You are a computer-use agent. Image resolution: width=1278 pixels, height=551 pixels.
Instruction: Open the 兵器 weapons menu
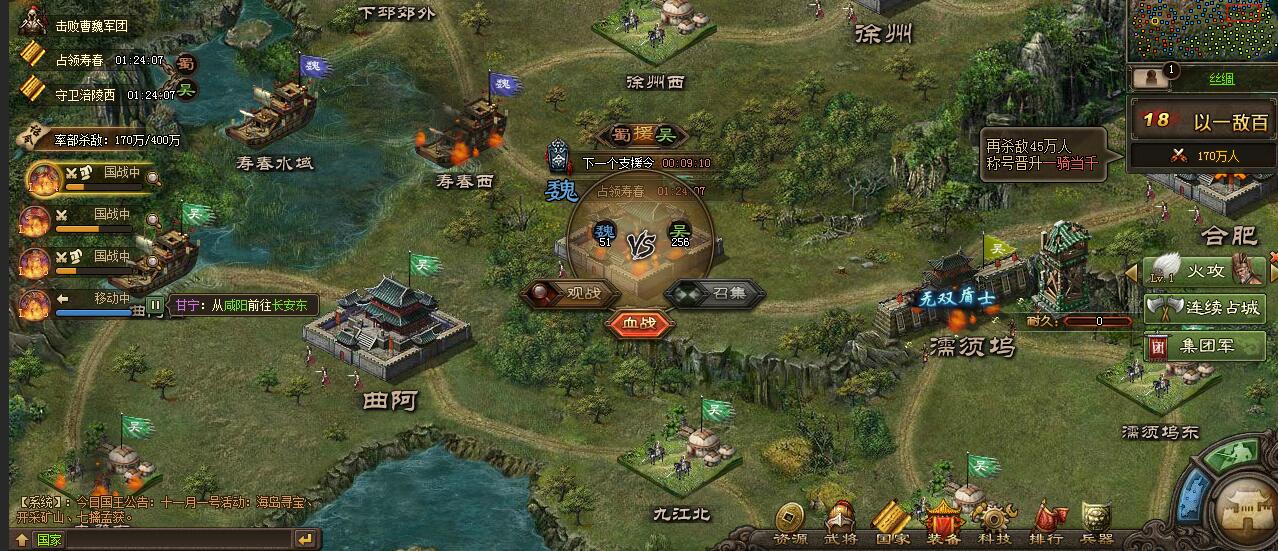tap(1097, 522)
